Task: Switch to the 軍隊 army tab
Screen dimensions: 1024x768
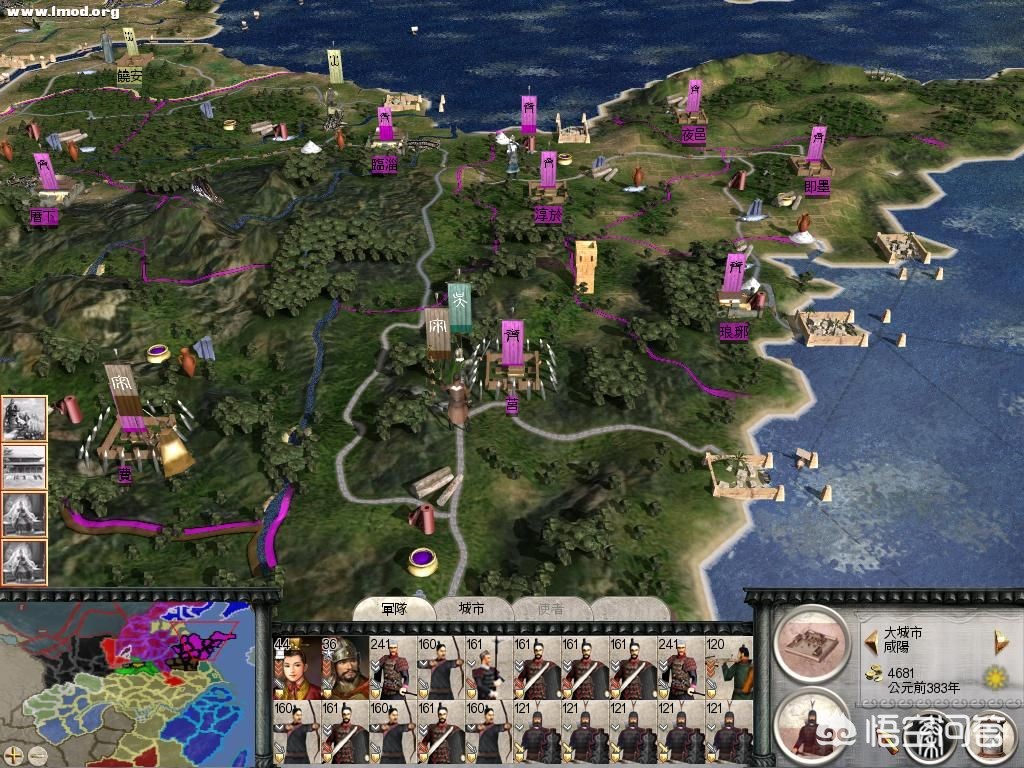Action: tap(392, 609)
